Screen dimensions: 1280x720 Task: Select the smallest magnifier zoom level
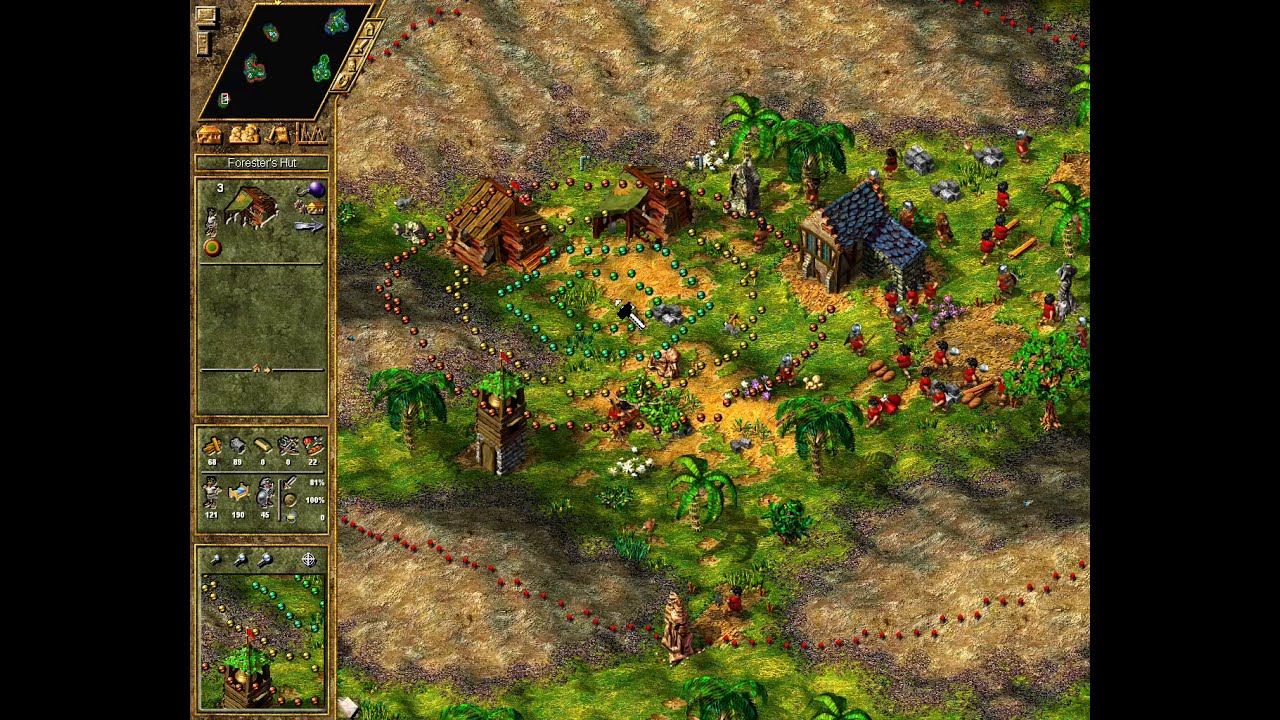coord(215,560)
